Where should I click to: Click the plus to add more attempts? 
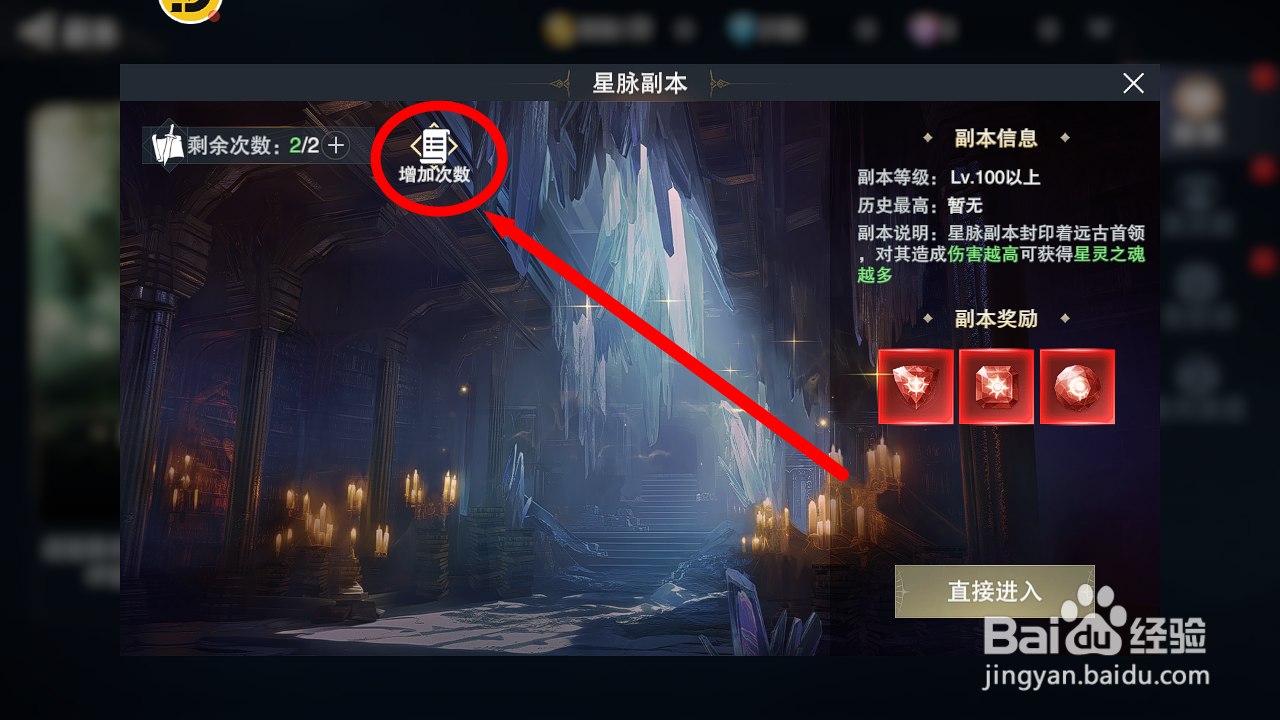[x=336, y=144]
